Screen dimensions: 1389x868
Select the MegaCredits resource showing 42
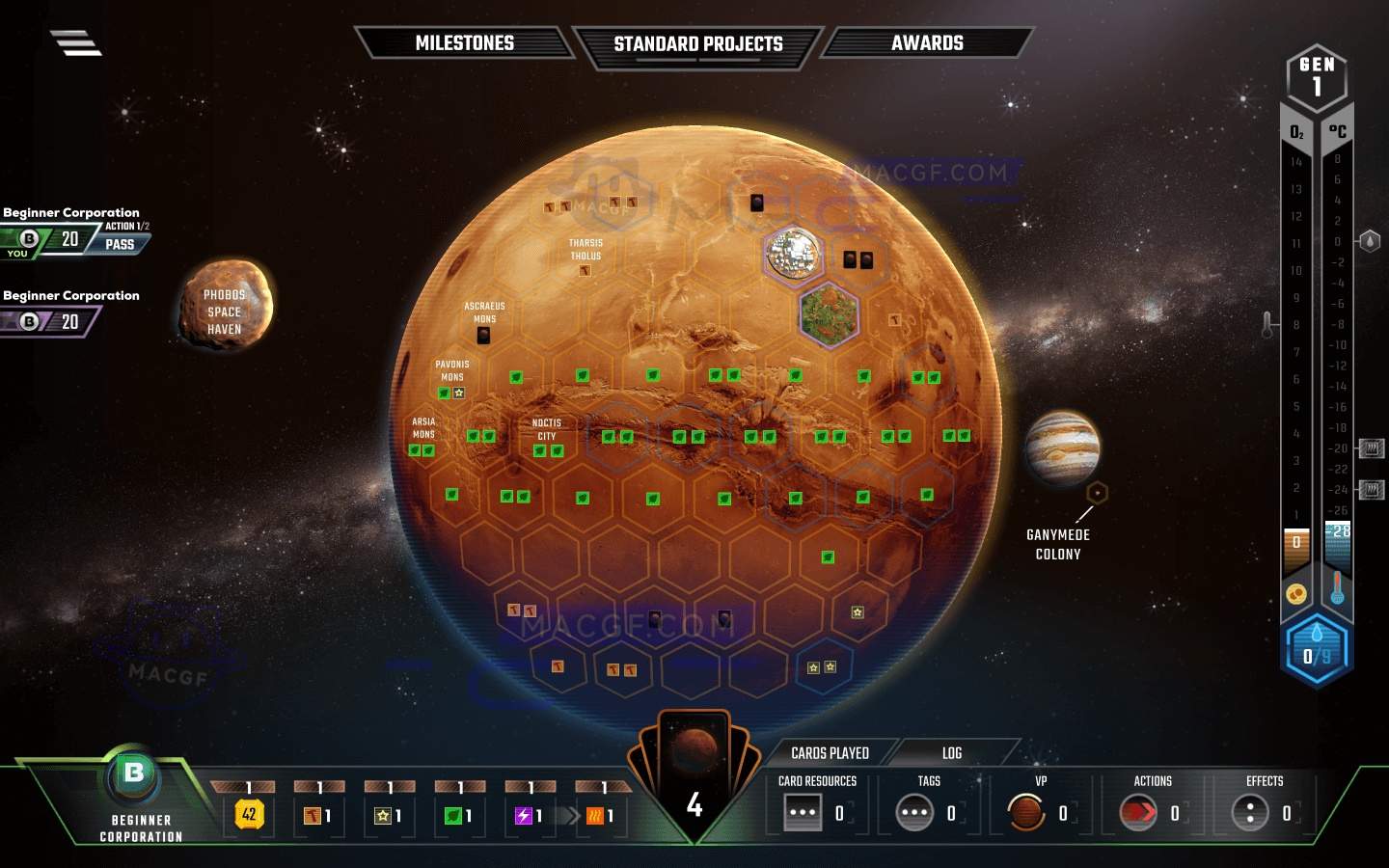pos(249,815)
